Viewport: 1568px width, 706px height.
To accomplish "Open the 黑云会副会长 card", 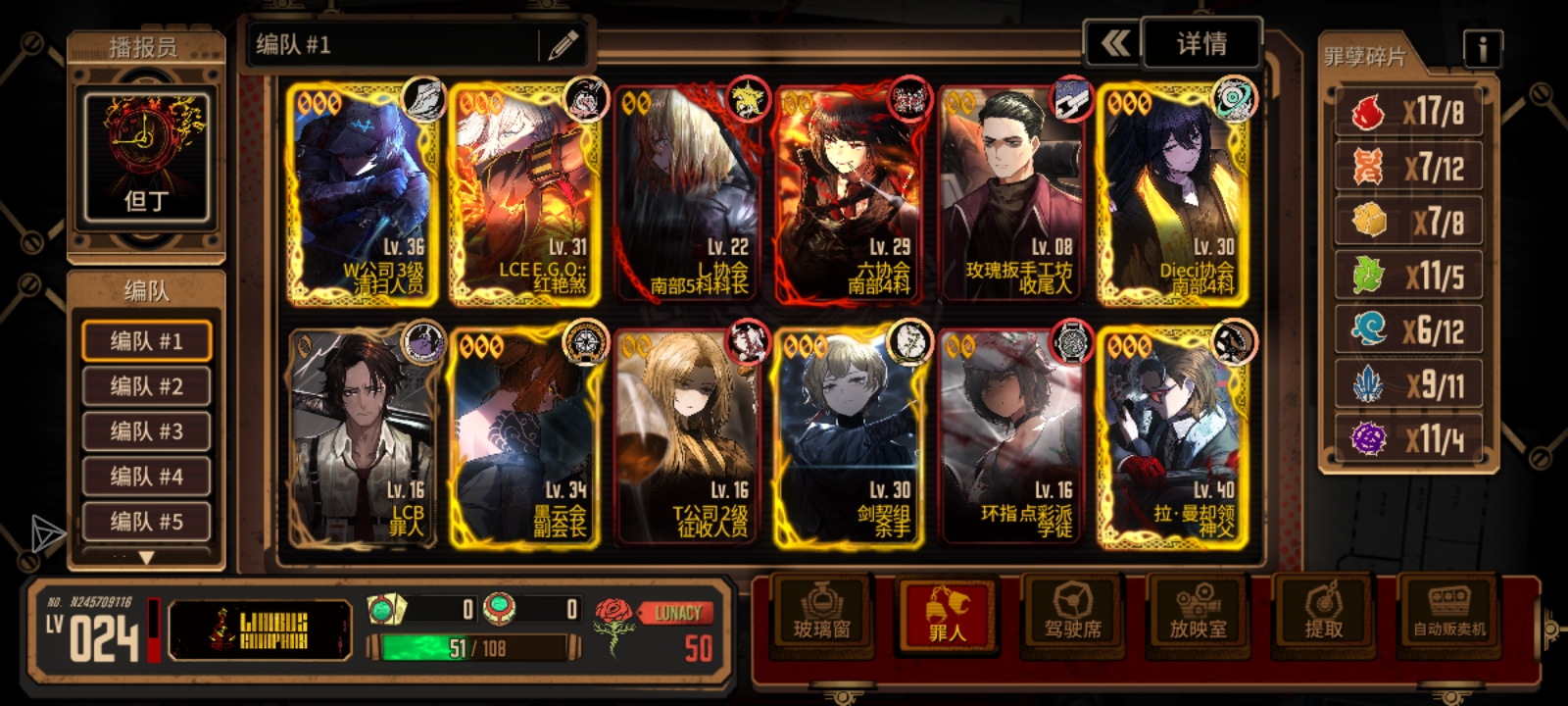I will coord(524,437).
